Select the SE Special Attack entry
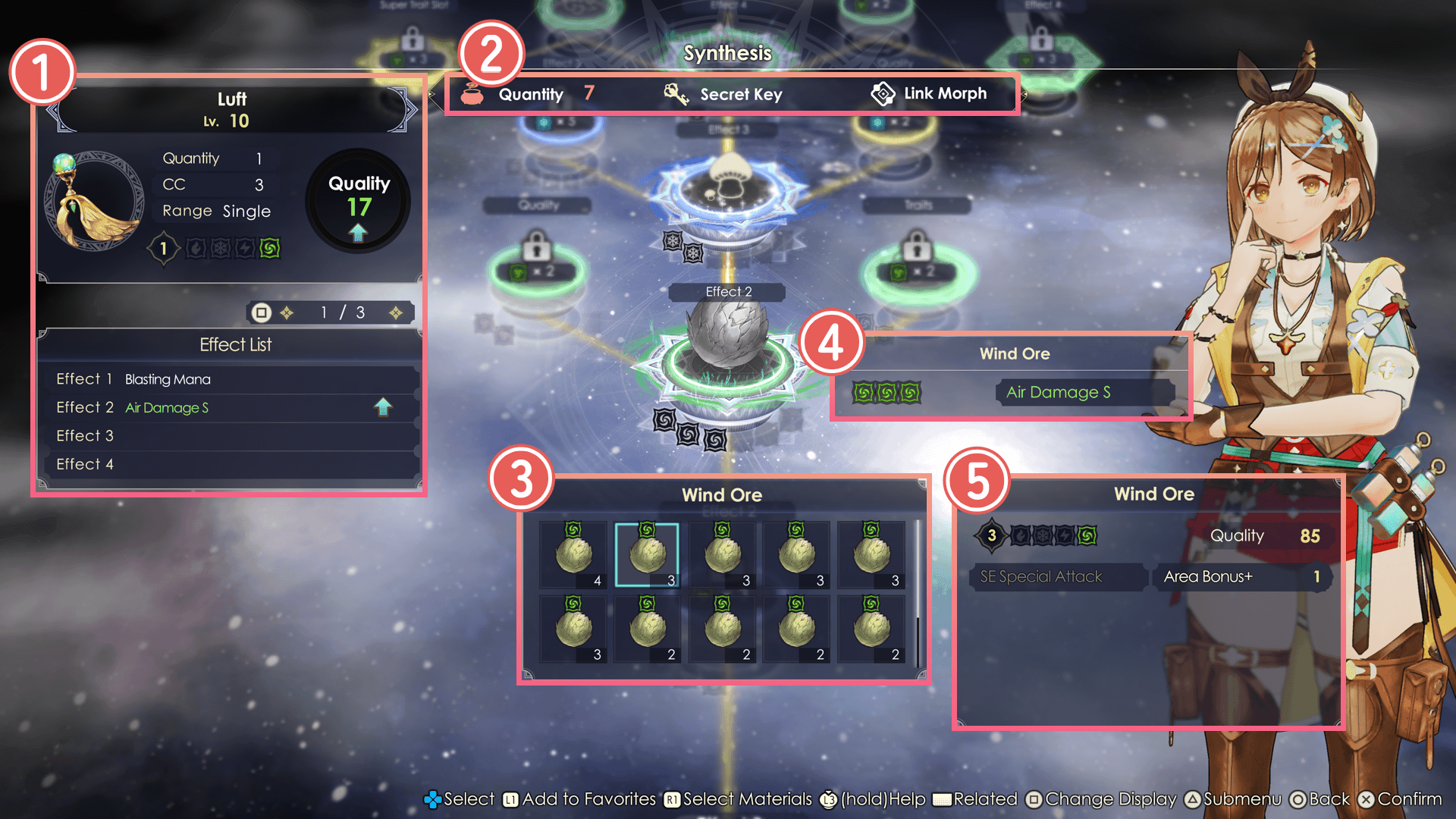 pos(1057,577)
